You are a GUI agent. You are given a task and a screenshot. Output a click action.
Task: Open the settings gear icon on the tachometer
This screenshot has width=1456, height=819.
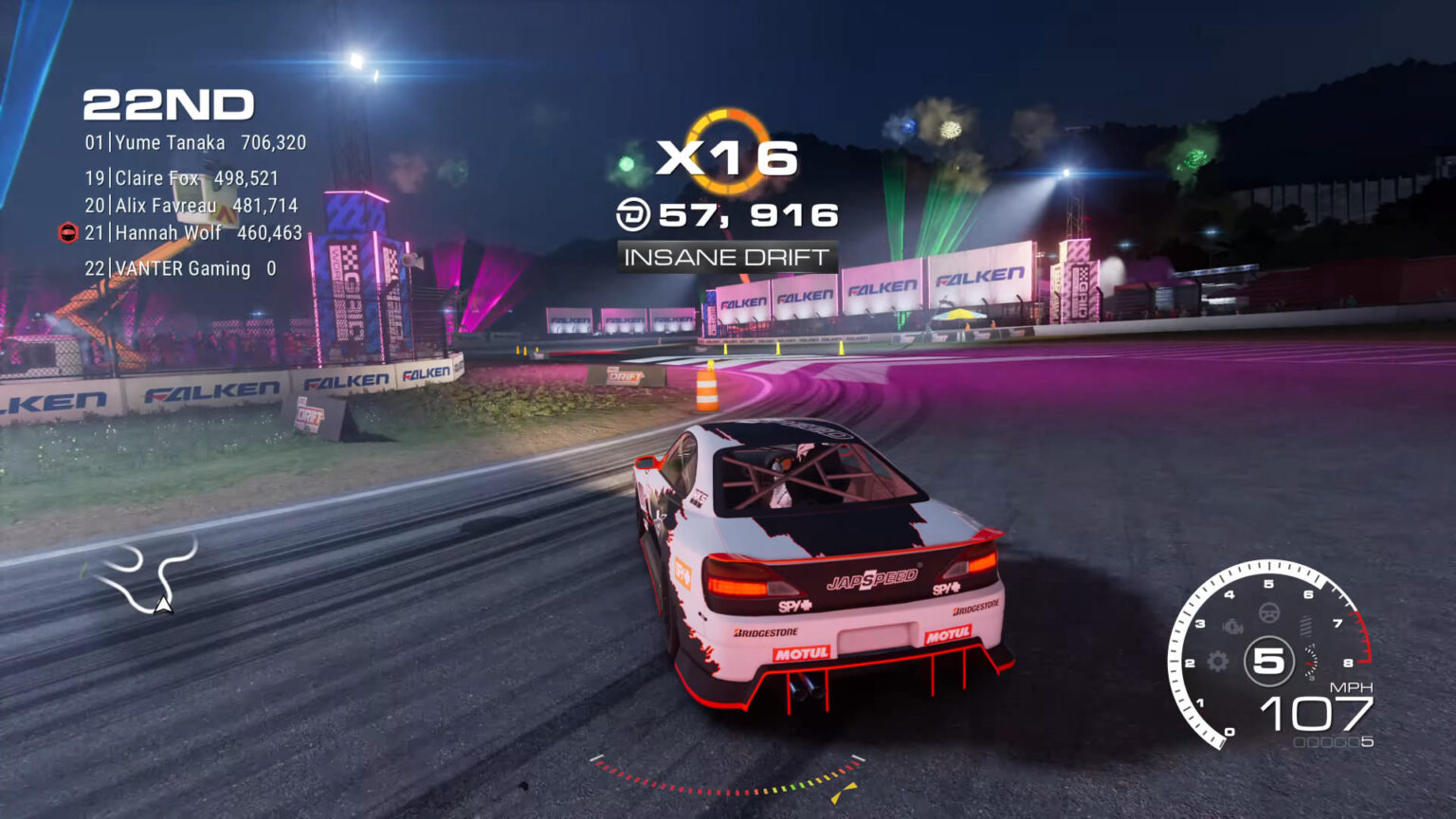[1216, 661]
